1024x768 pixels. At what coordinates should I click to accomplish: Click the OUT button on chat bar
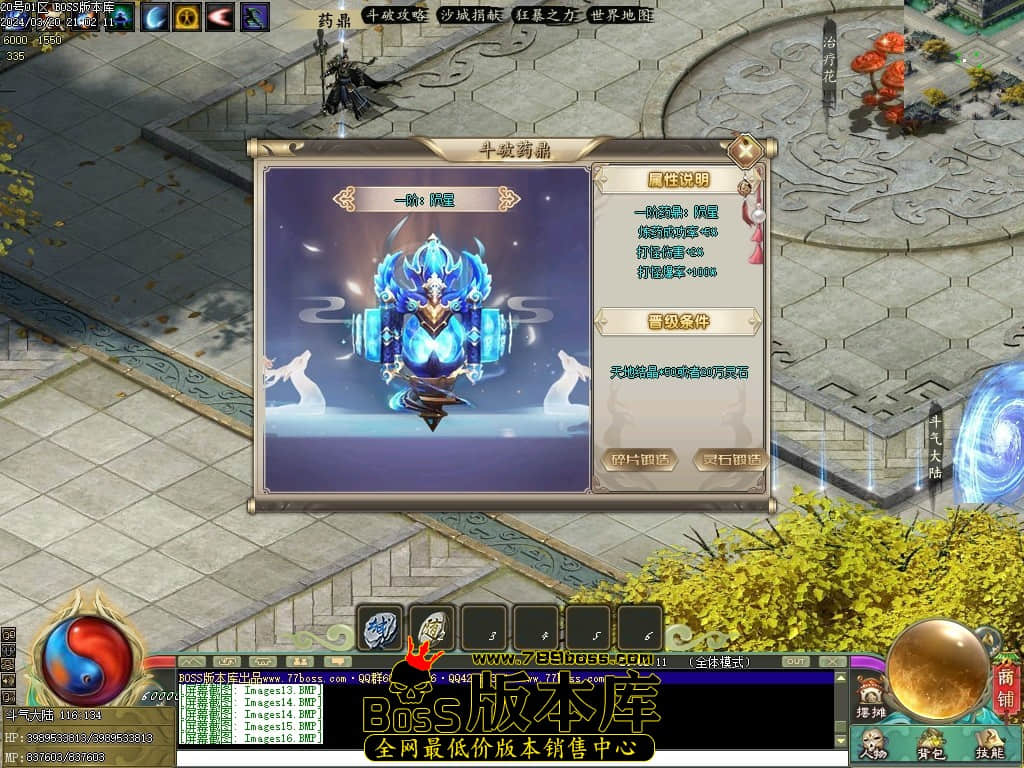(x=796, y=662)
